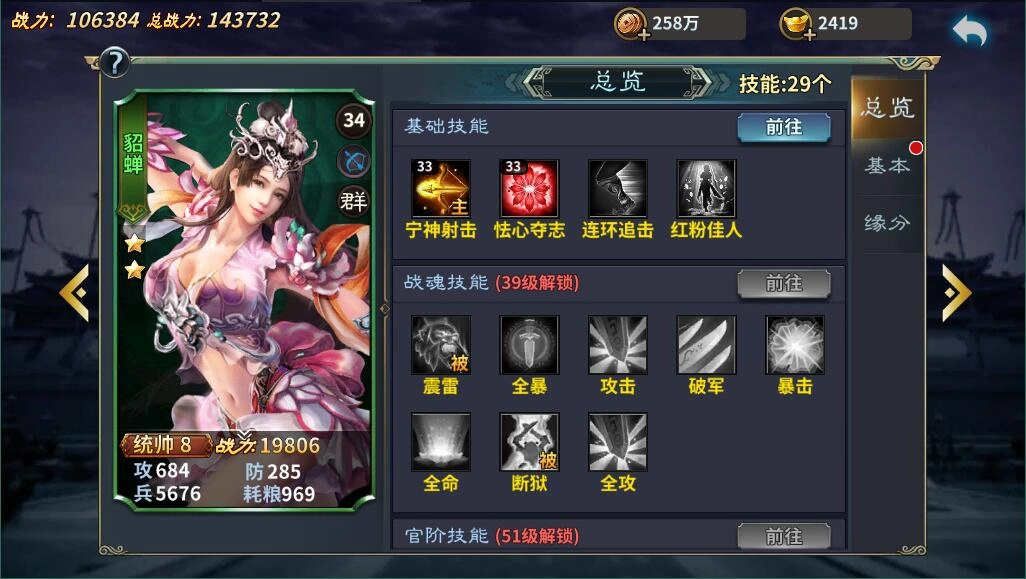Select the 总览 side tab

(887, 108)
